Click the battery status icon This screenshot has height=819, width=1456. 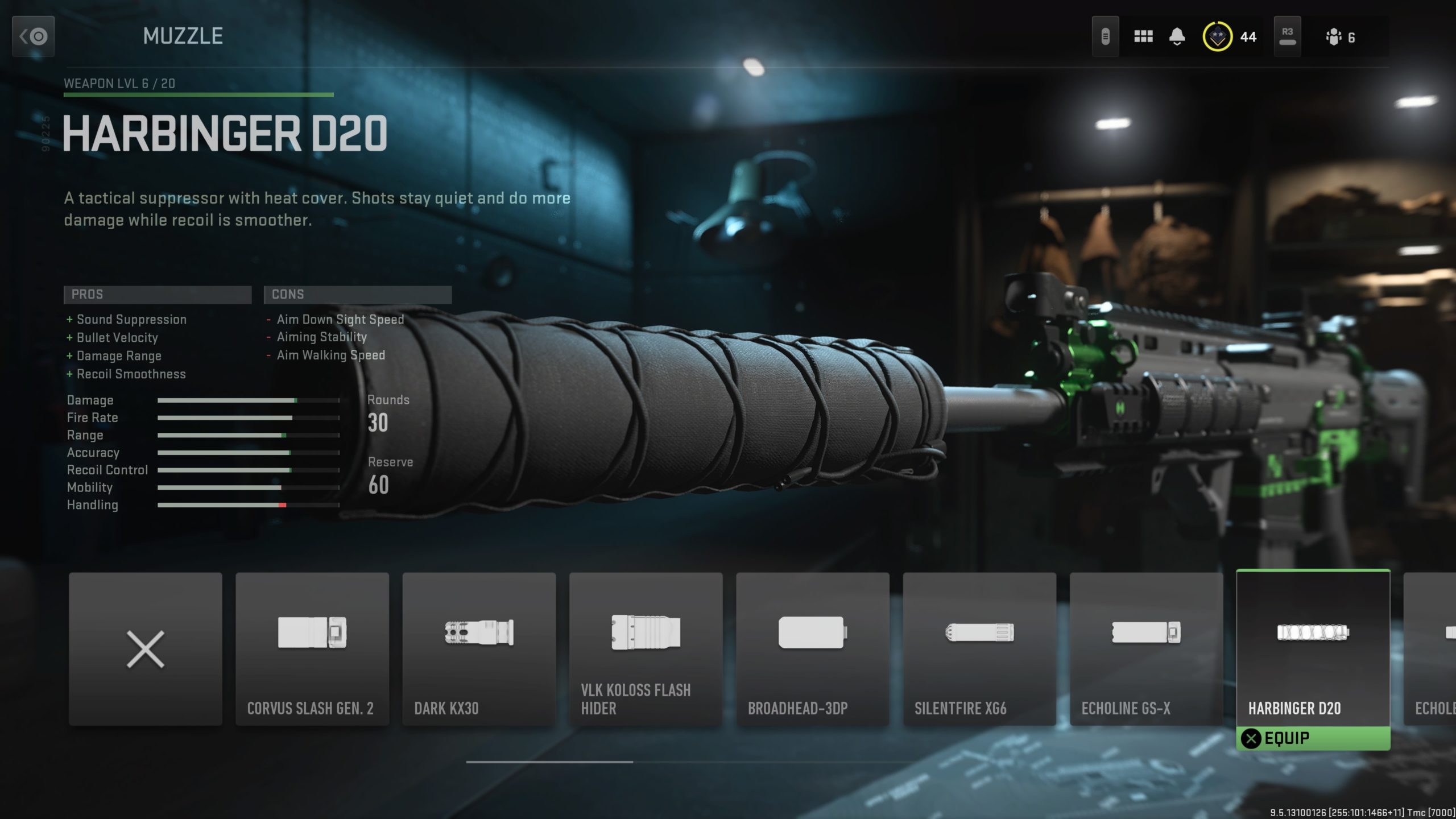(1106, 36)
